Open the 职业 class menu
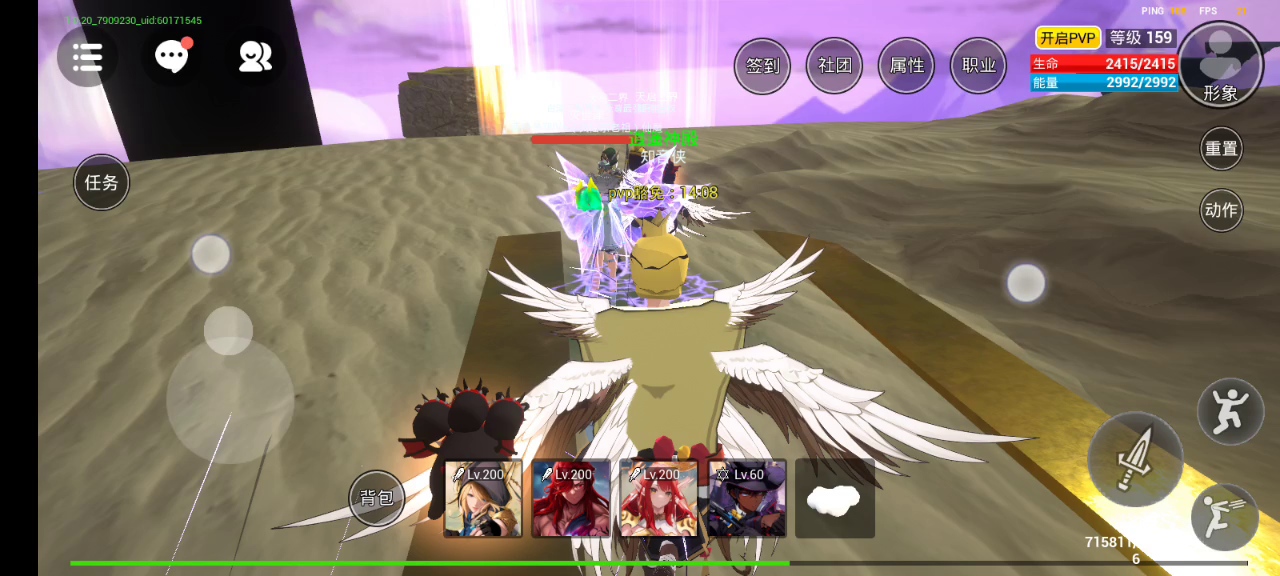The image size is (1280, 576). pos(978,66)
